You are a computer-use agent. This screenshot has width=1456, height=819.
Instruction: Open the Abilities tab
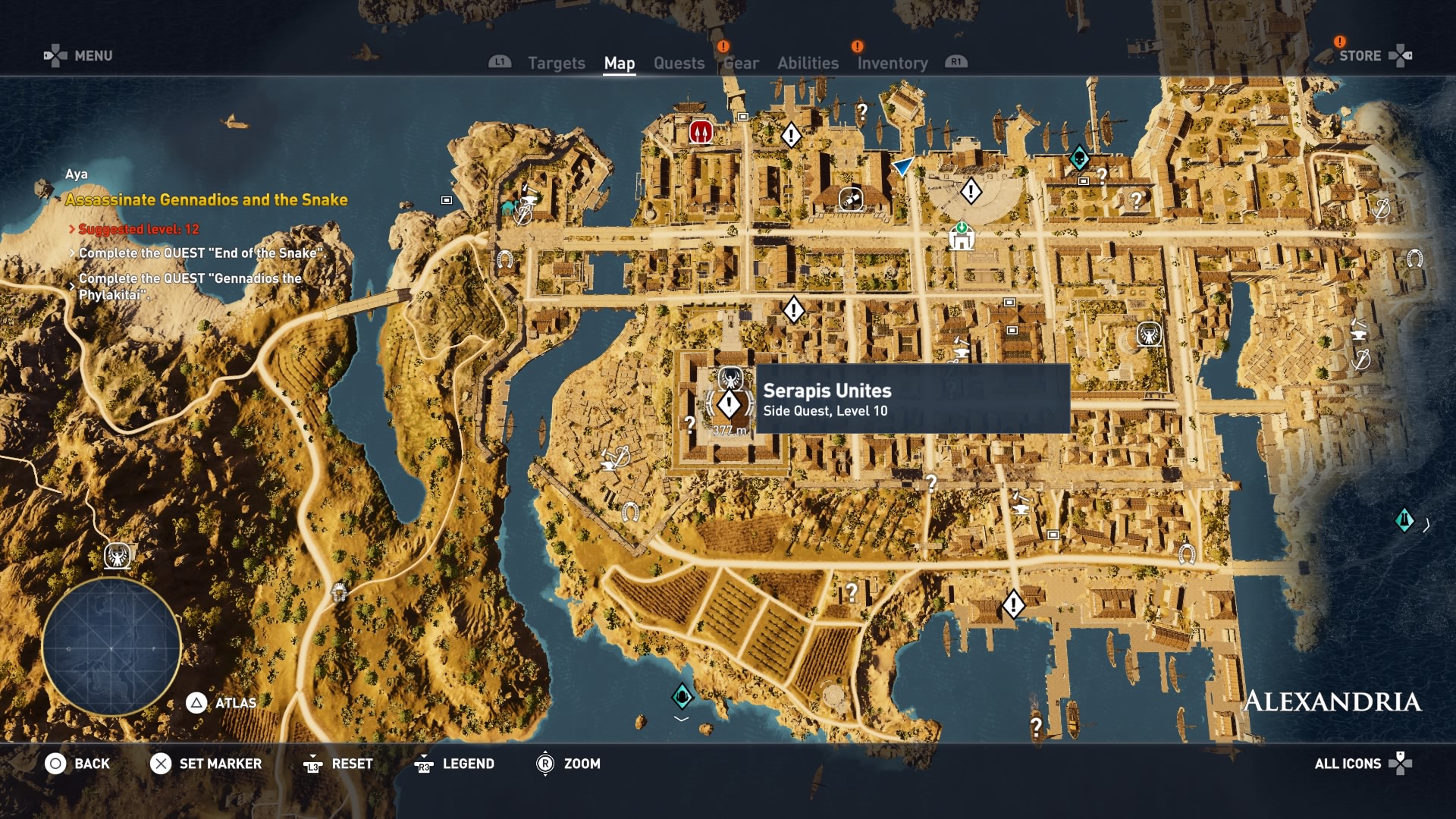click(x=808, y=64)
